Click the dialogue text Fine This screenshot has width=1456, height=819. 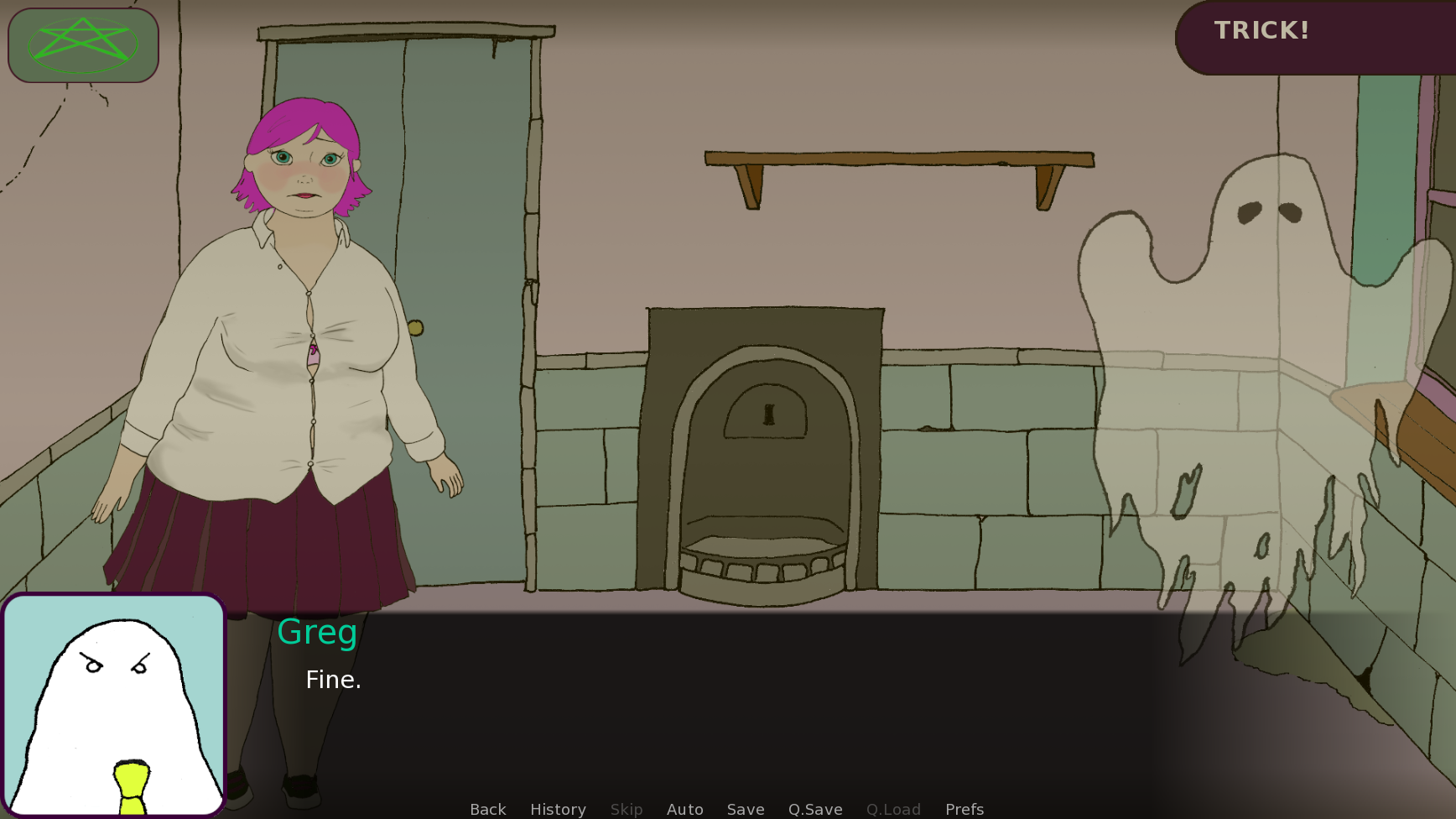point(333,680)
